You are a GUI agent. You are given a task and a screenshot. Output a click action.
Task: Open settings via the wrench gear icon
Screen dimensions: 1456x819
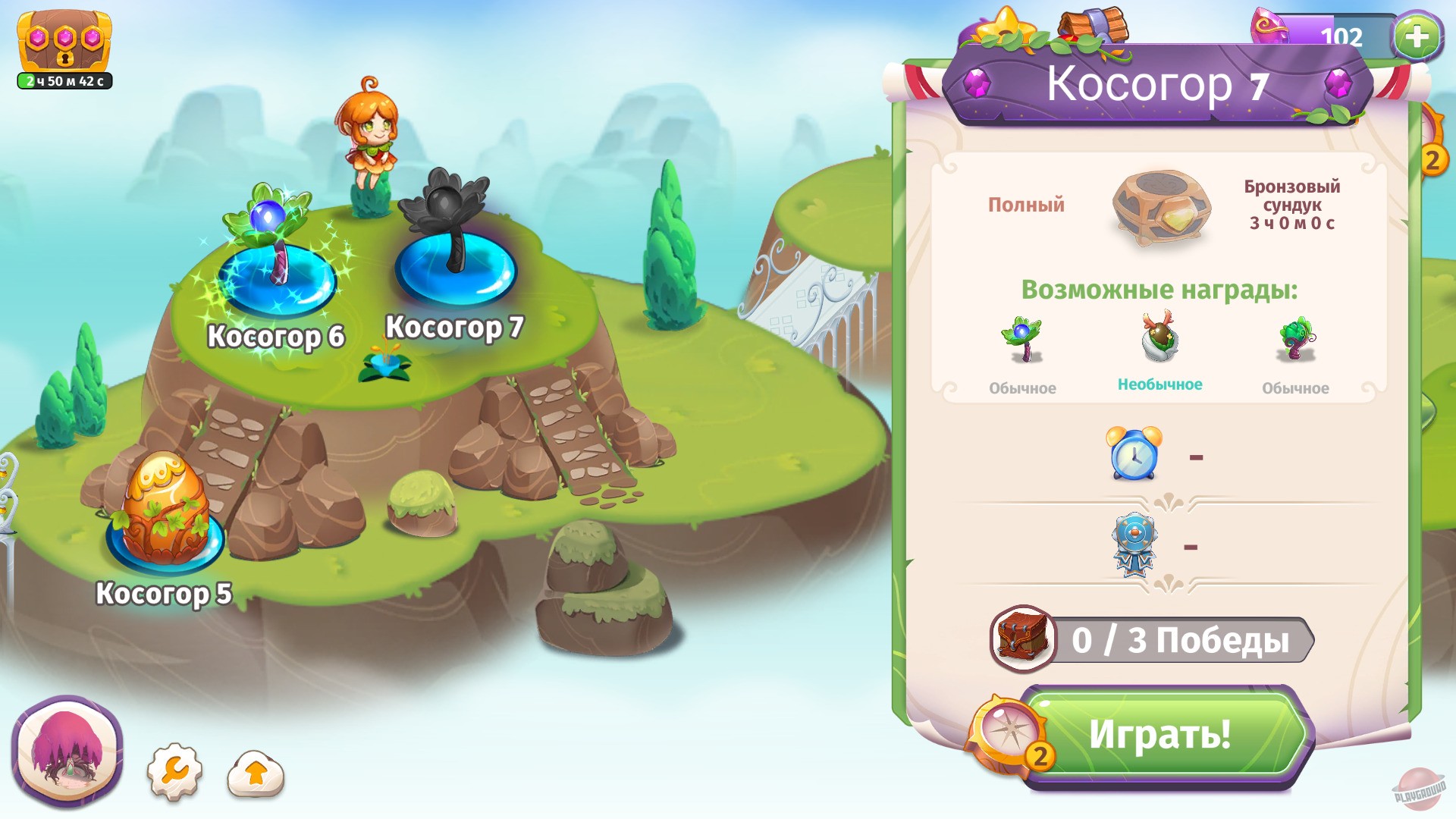pyautogui.click(x=176, y=770)
